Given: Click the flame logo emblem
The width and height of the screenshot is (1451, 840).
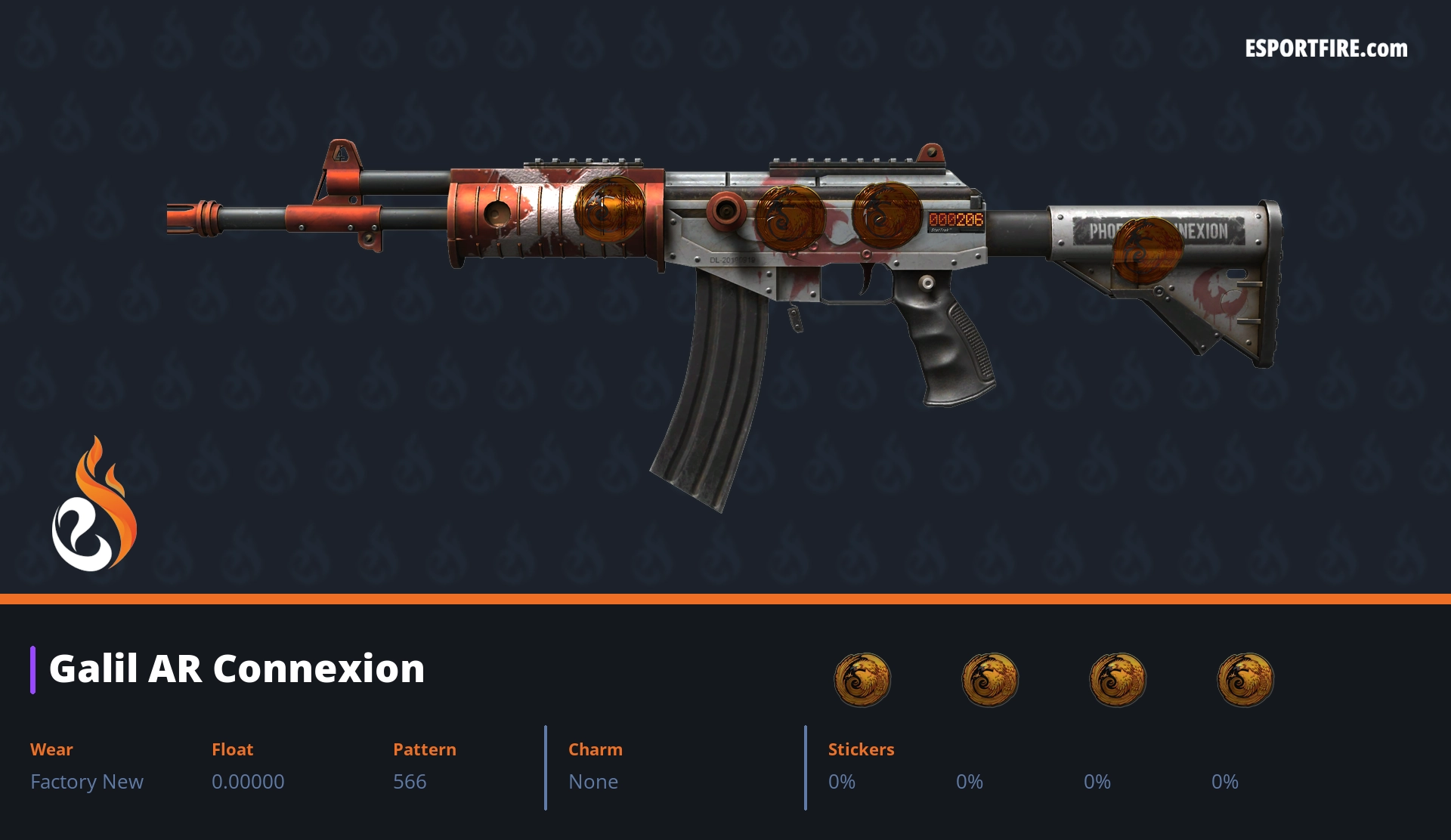Looking at the screenshot, I should (x=94, y=505).
